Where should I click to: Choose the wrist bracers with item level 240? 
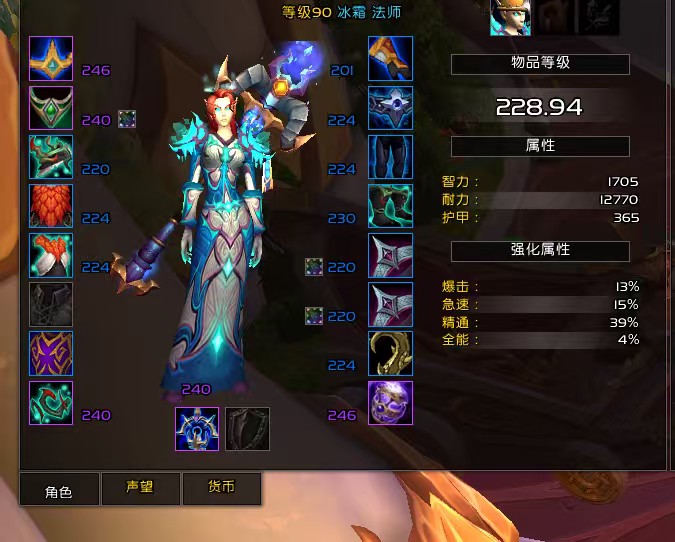pyautogui.click(x=51, y=403)
